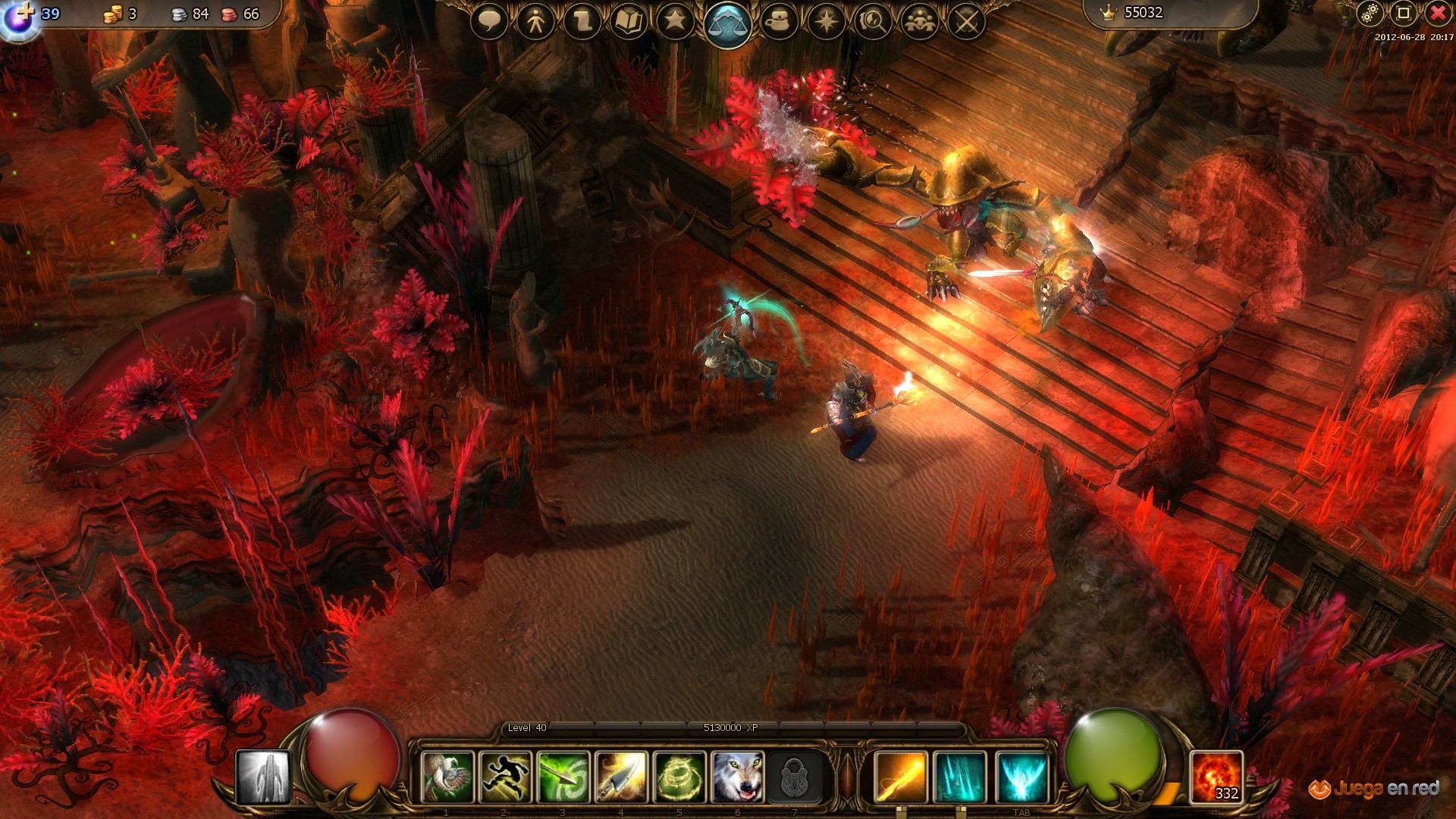1456x819 pixels.
Task: Open the group of people icon
Action: tap(920, 21)
